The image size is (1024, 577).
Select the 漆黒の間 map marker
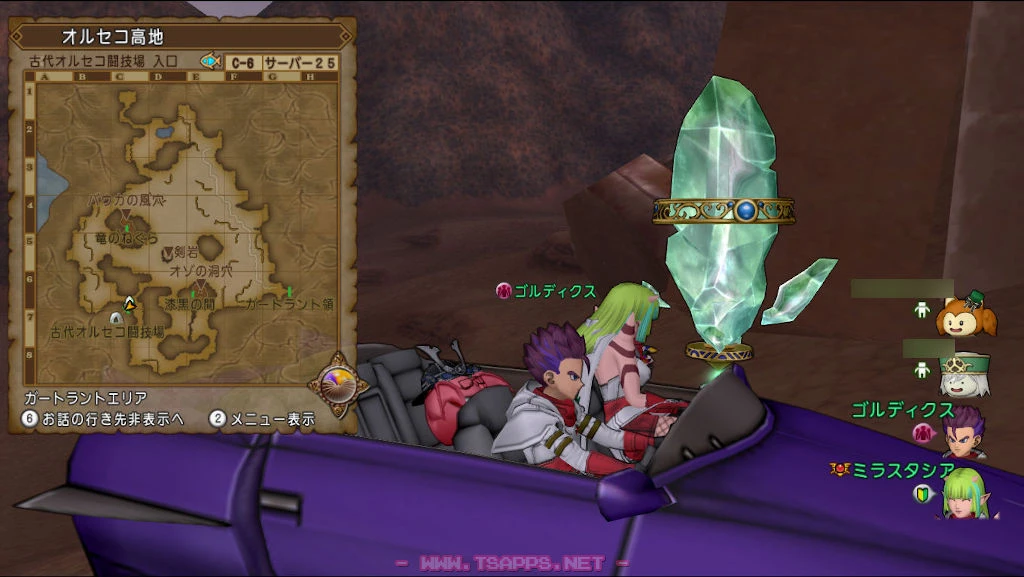[195, 297]
